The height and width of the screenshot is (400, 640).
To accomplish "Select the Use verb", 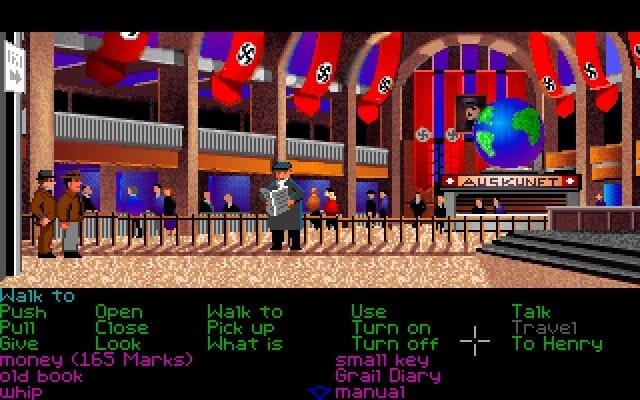I will pyautogui.click(x=368, y=312).
